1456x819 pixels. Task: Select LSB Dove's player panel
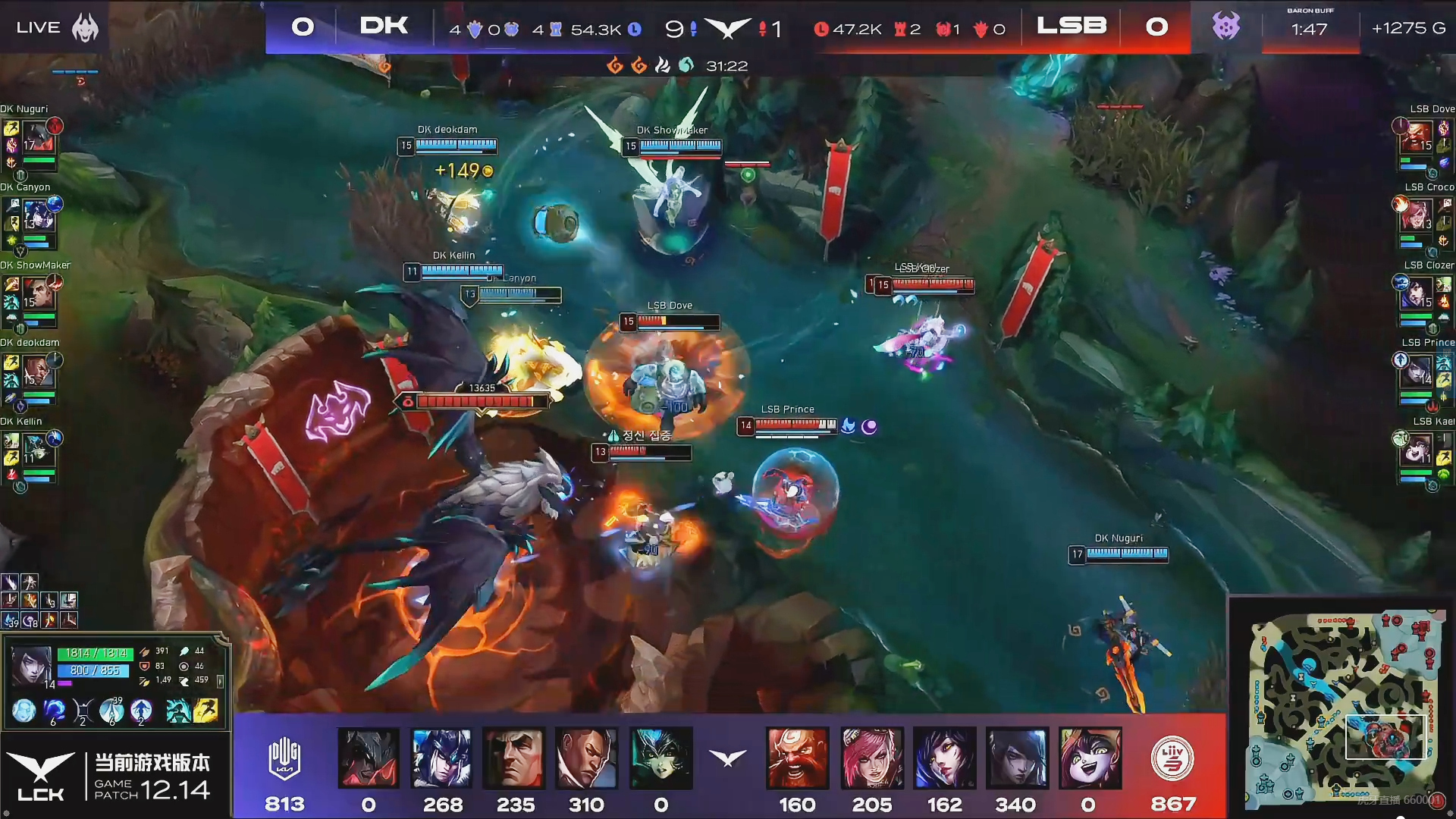click(1424, 142)
